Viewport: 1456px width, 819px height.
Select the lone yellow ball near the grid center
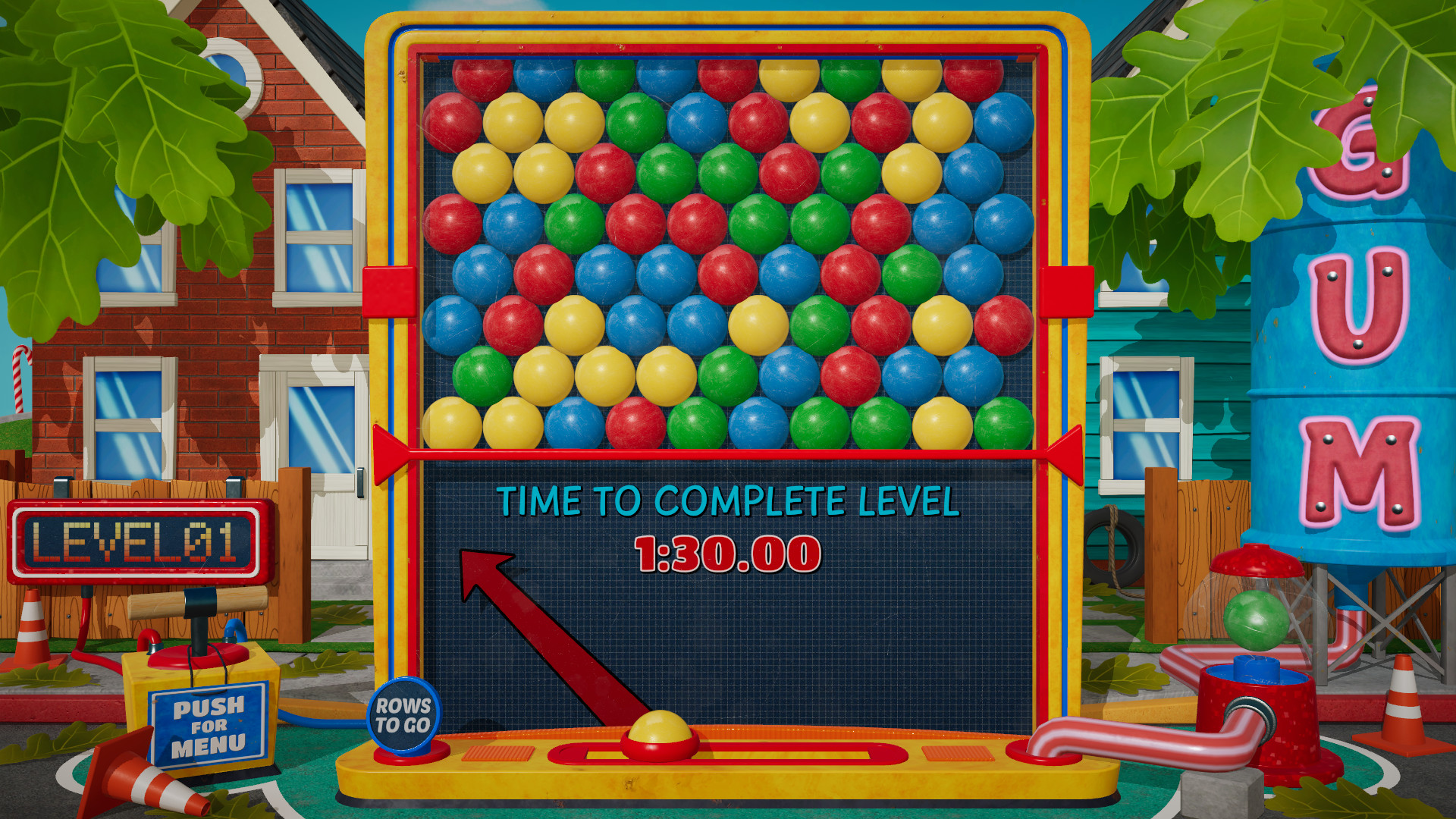click(x=759, y=325)
